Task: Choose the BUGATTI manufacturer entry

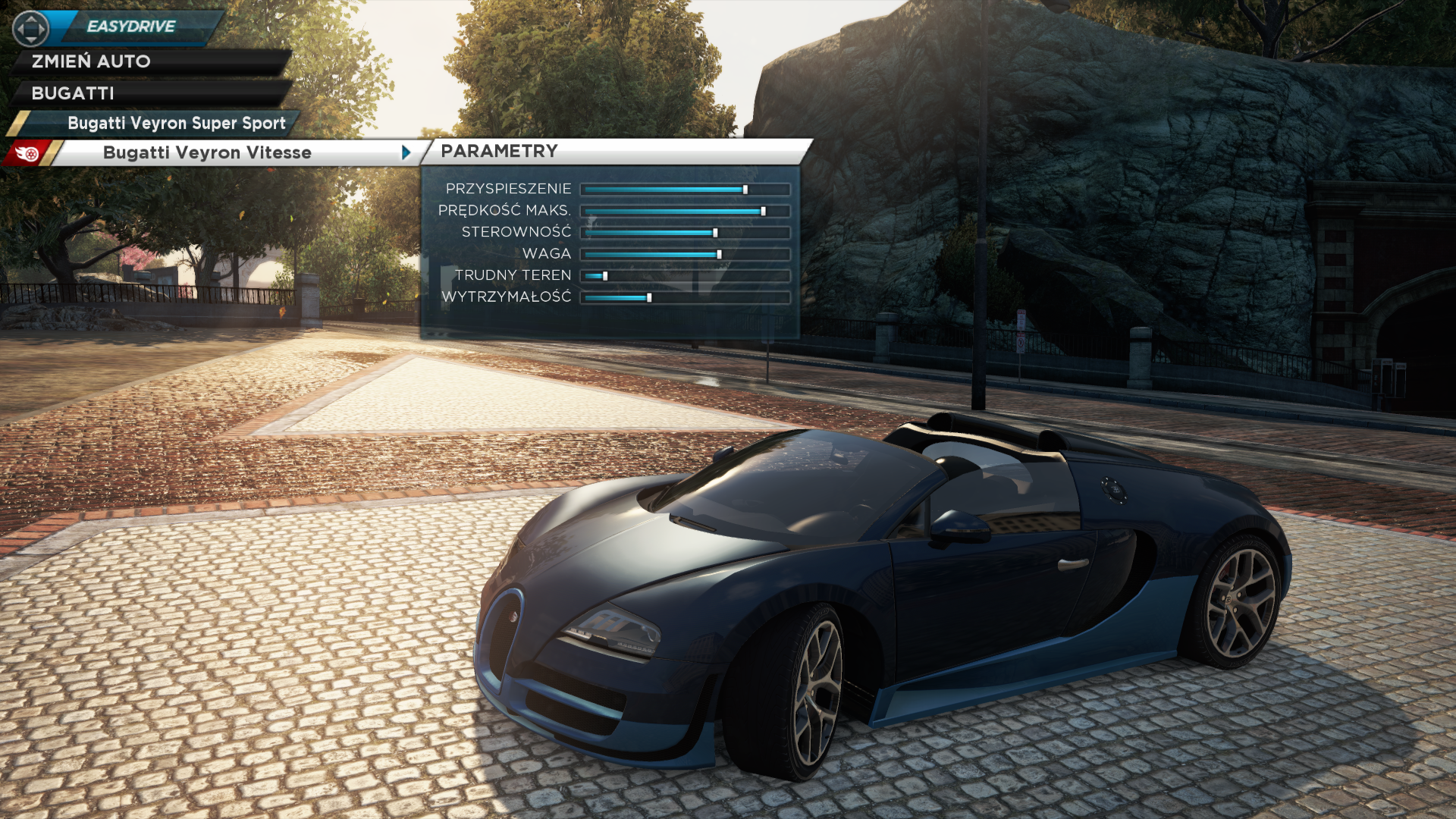Action: [x=73, y=93]
